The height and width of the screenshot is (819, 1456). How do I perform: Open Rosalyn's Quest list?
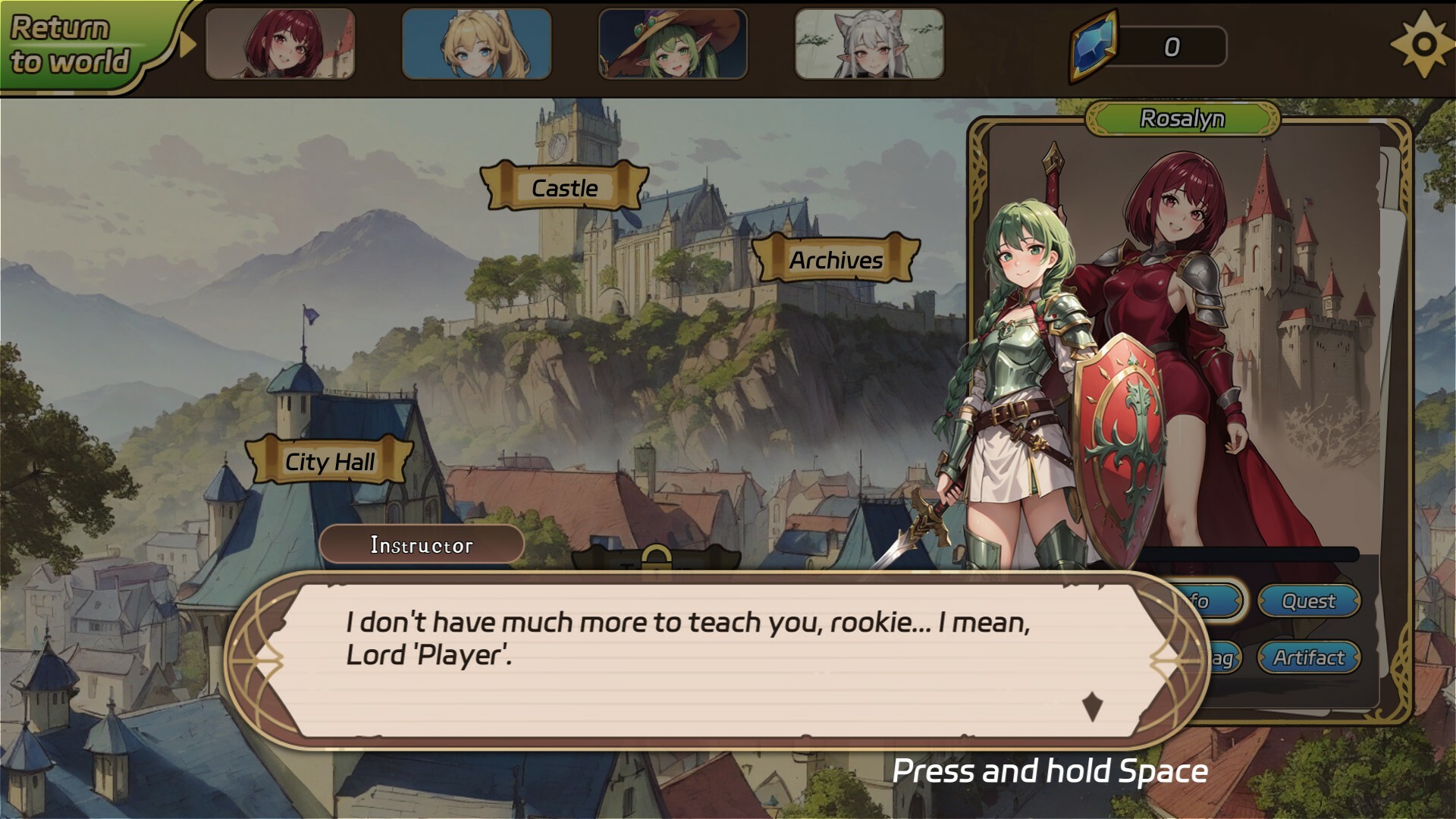click(x=1309, y=601)
